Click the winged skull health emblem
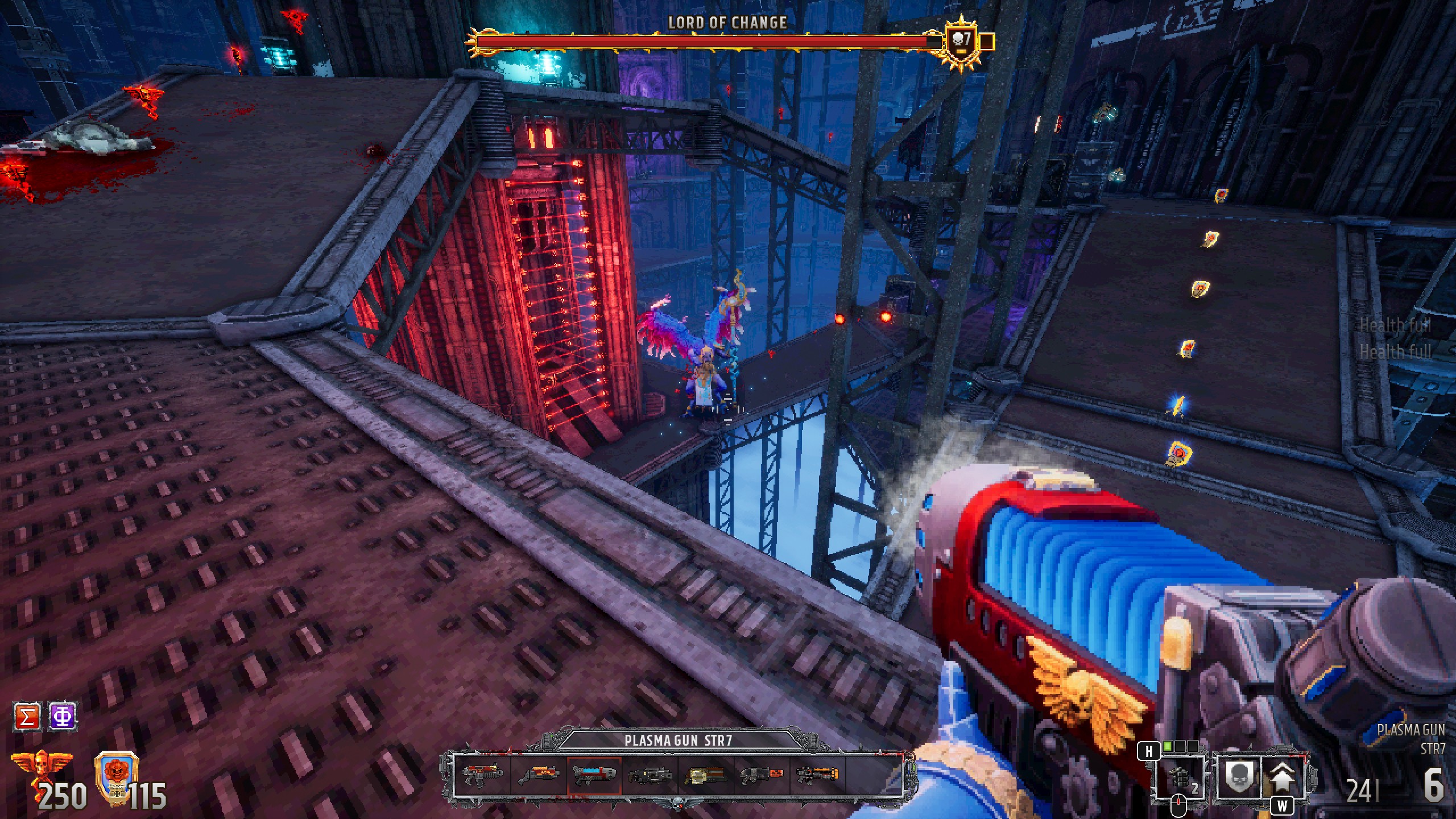1456x819 pixels. 42,767
